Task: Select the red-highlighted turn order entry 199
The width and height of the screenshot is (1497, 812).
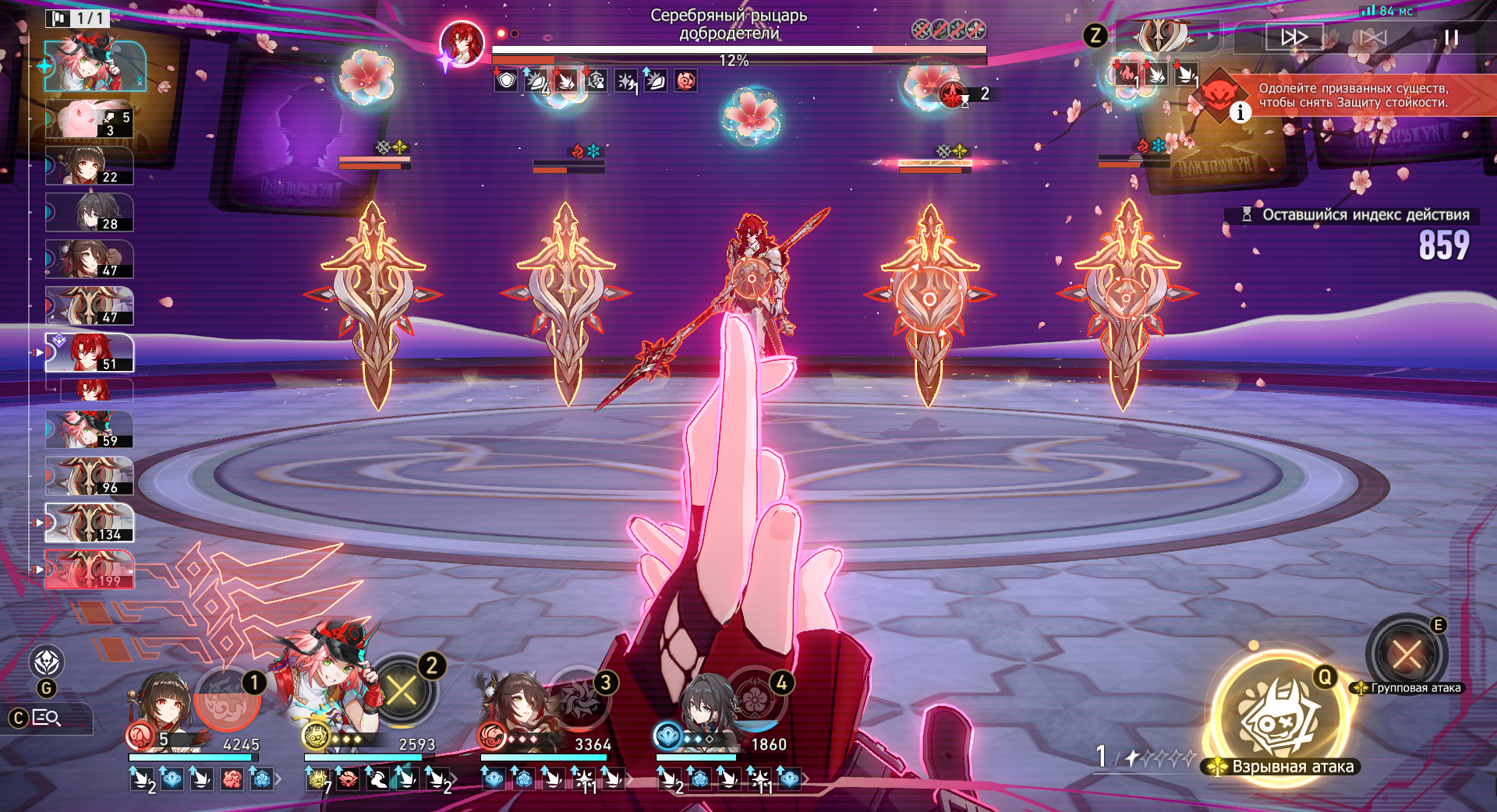Action: click(x=90, y=570)
